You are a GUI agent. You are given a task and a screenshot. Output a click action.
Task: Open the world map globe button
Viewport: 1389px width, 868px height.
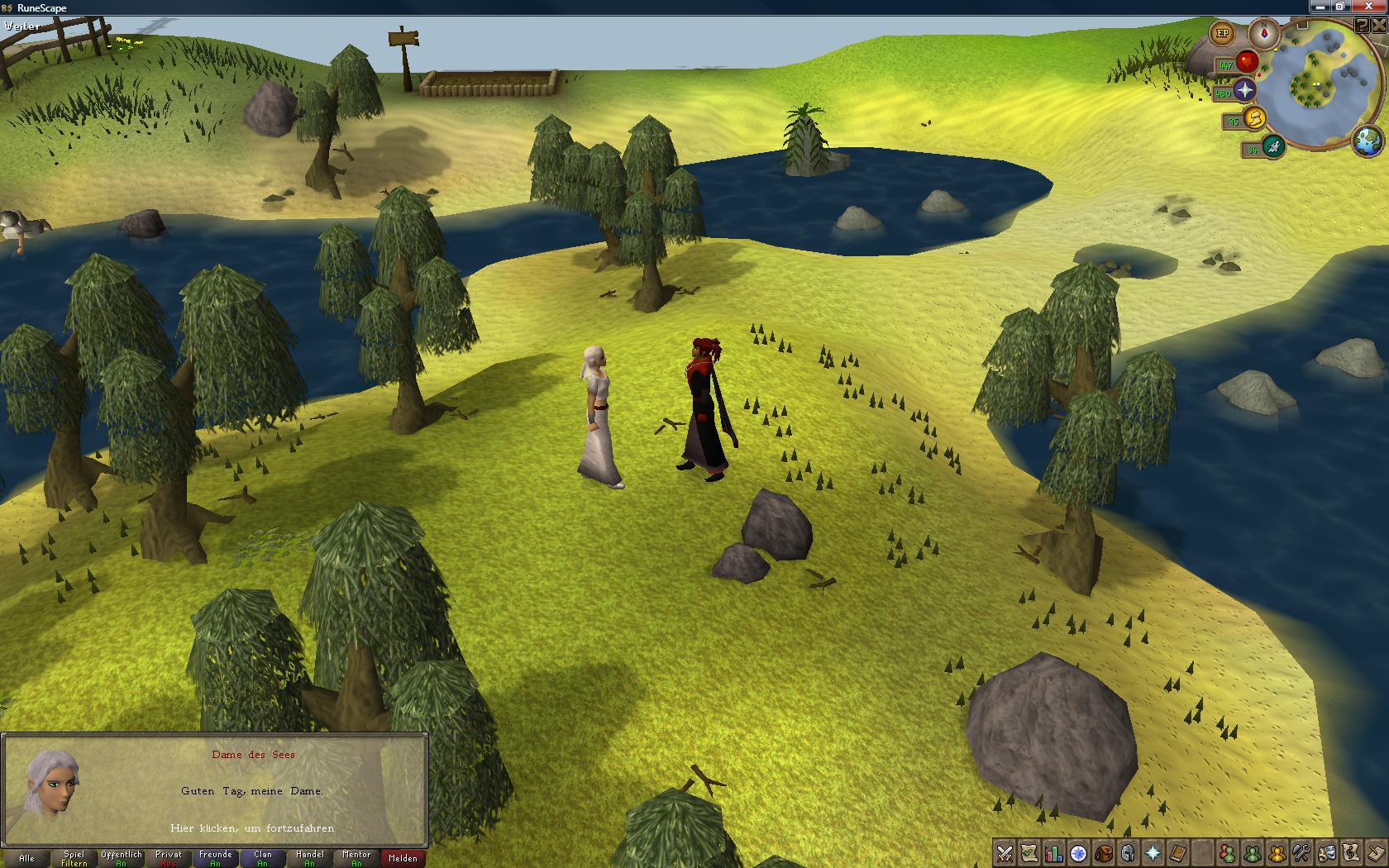click(x=1368, y=141)
